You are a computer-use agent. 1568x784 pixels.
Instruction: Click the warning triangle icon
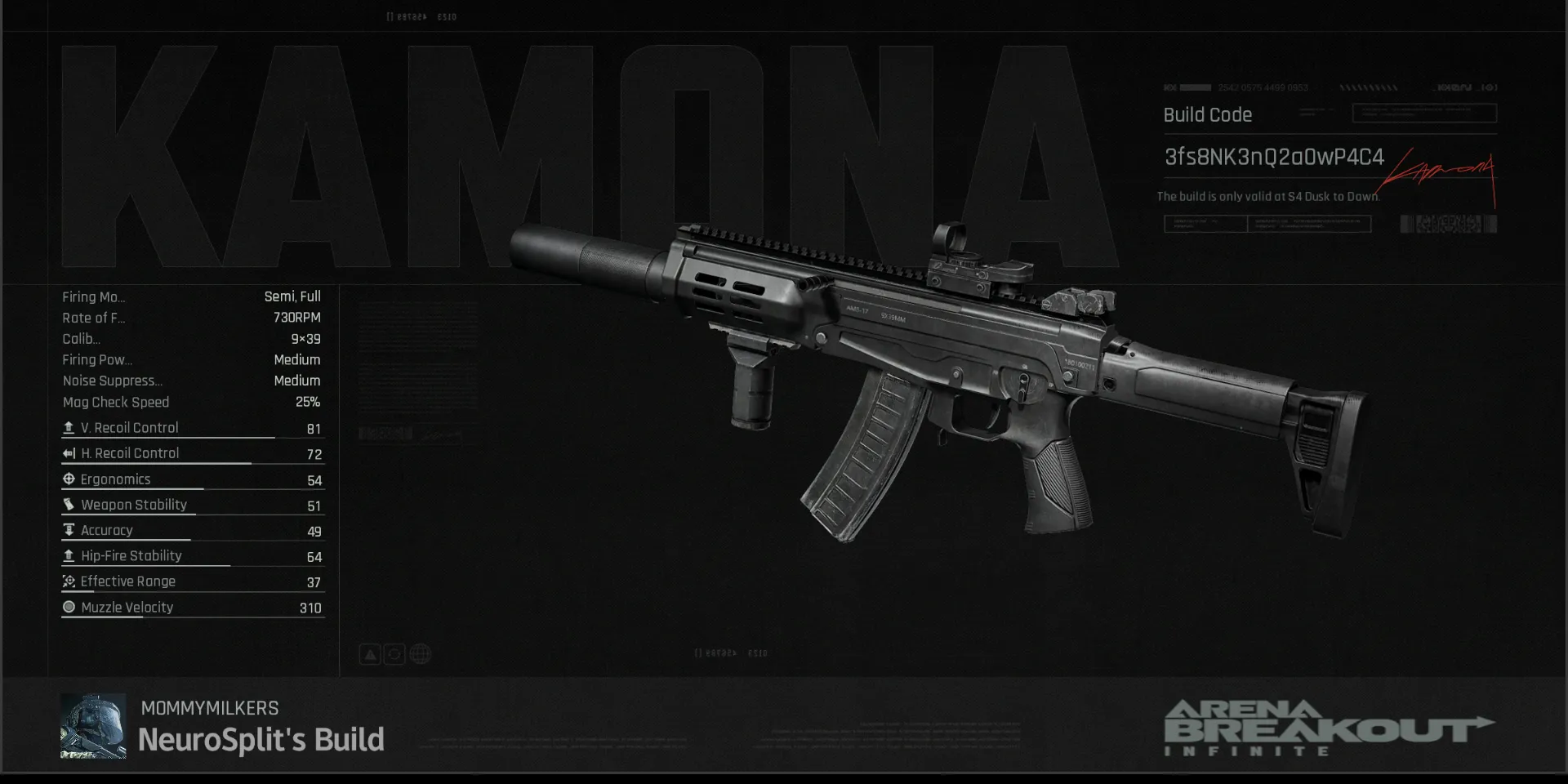pyautogui.click(x=370, y=654)
